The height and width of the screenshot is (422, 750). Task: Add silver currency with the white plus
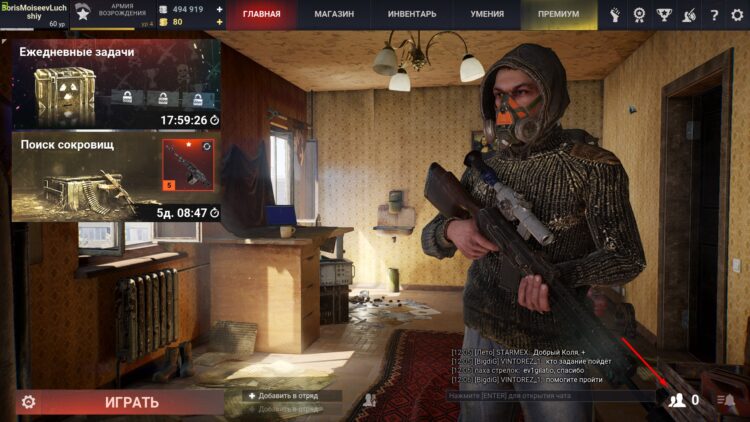pyautogui.click(x=220, y=9)
